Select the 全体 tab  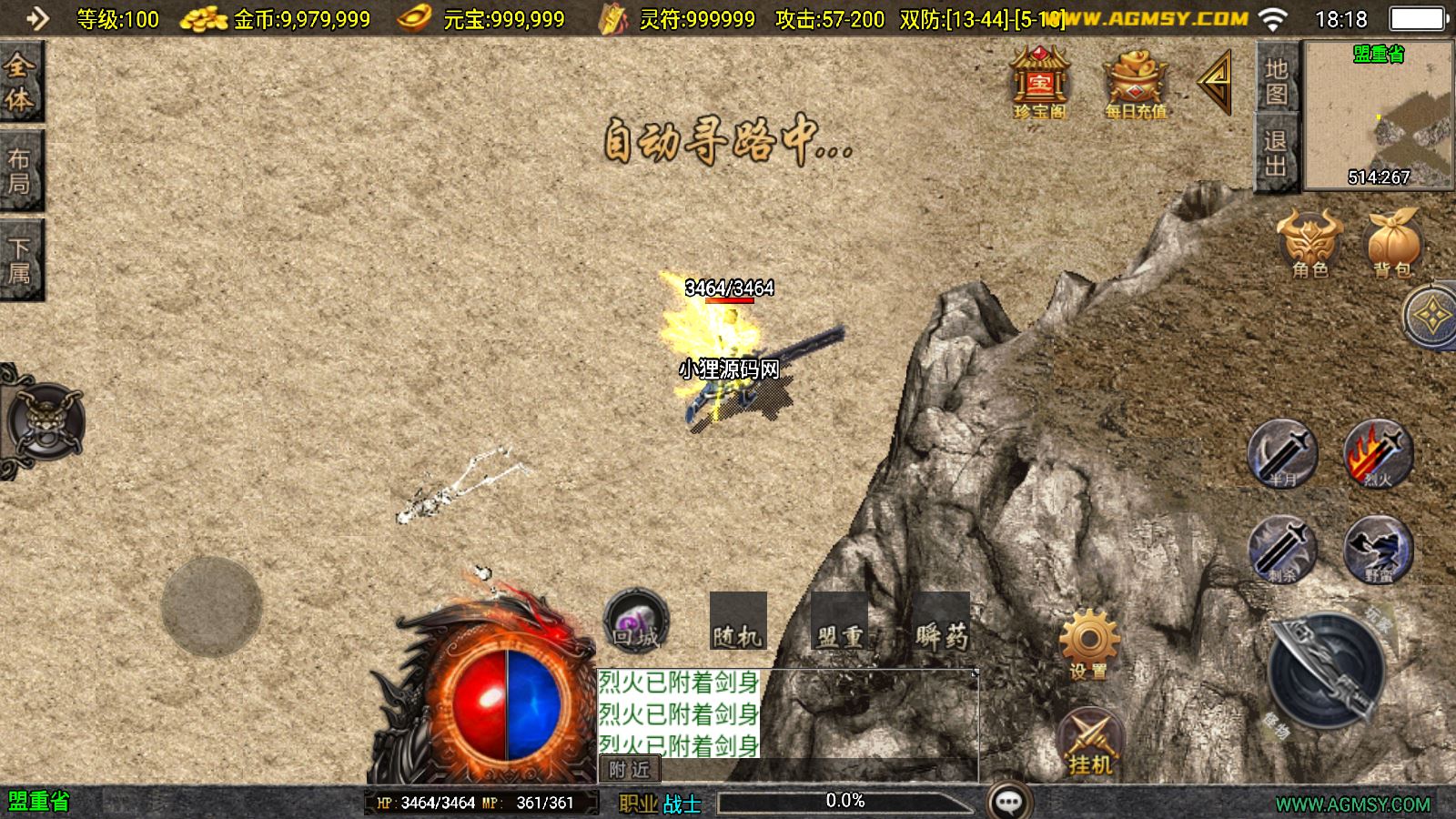click(20, 83)
